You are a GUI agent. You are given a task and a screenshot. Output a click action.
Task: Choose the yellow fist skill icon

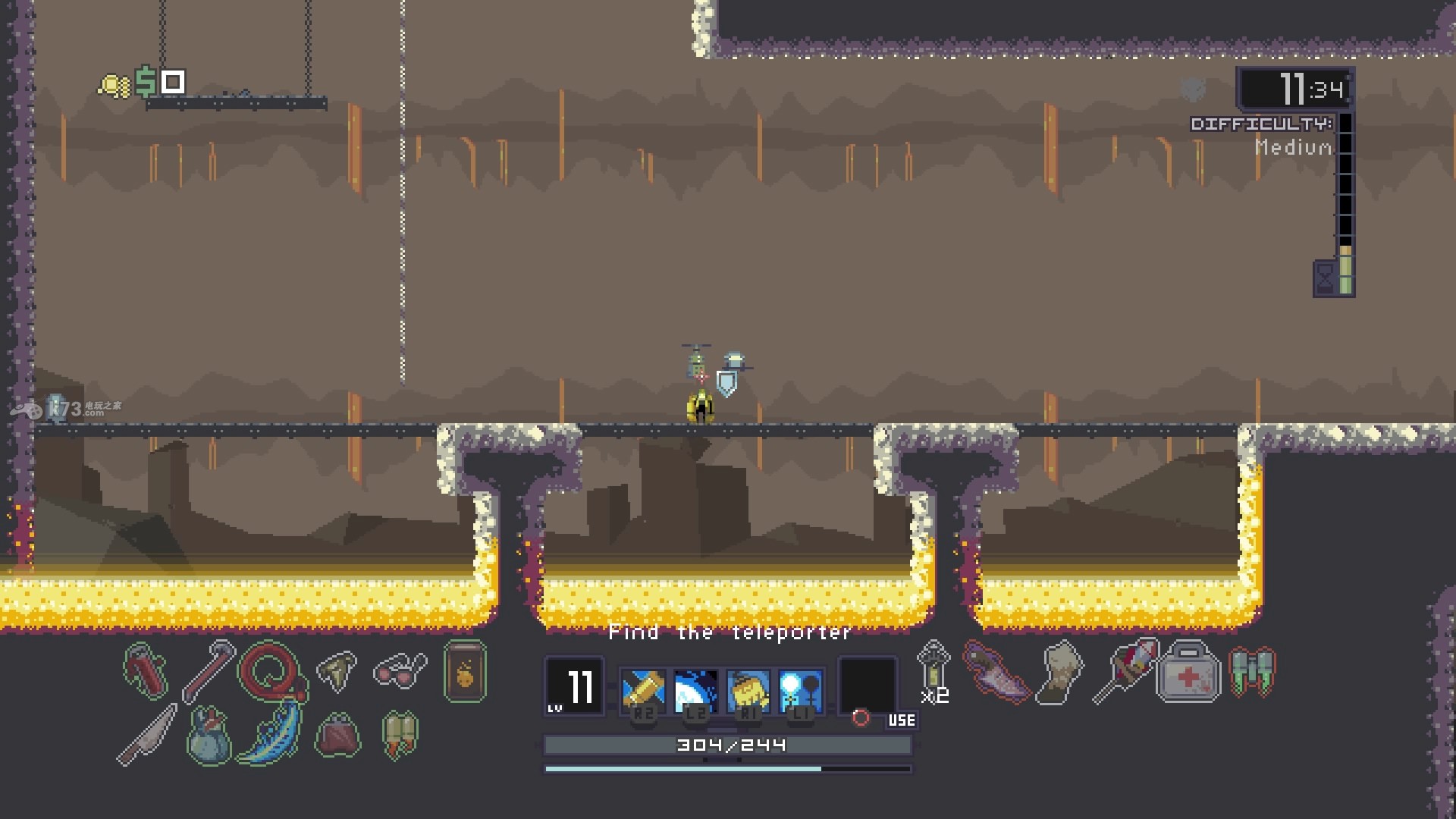tap(748, 690)
